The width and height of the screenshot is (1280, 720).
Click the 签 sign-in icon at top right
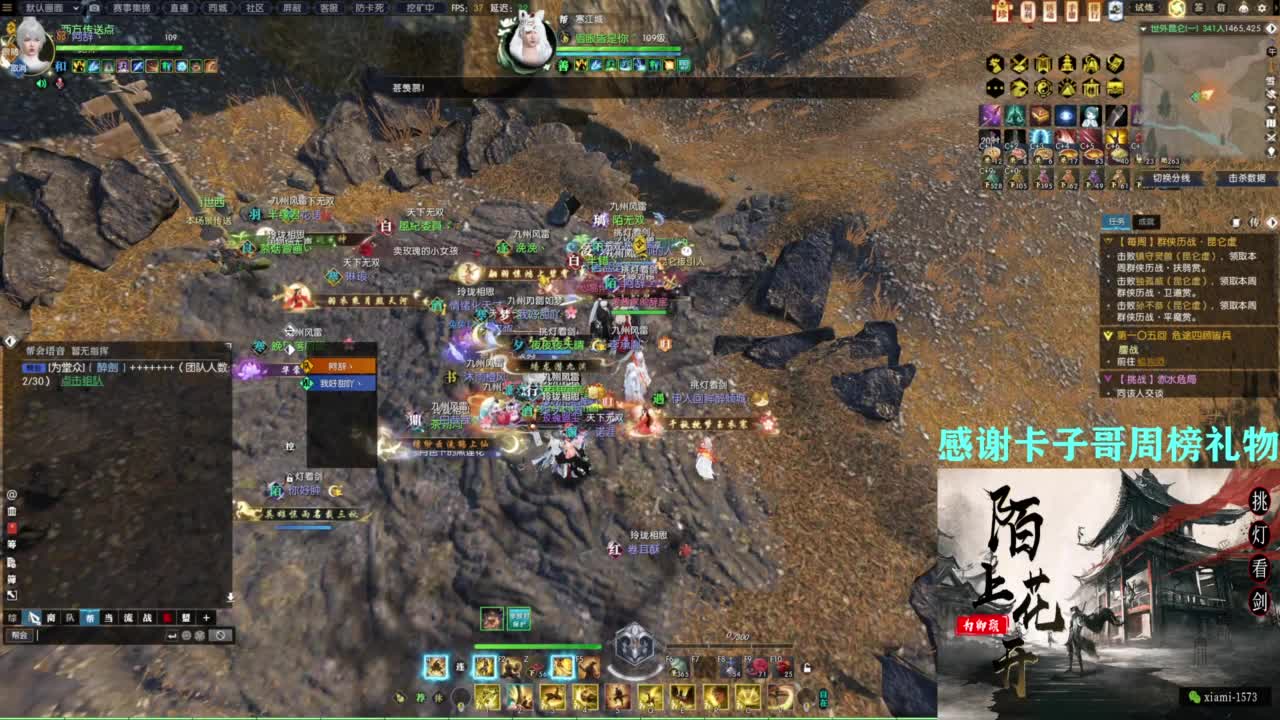point(1199,9)
